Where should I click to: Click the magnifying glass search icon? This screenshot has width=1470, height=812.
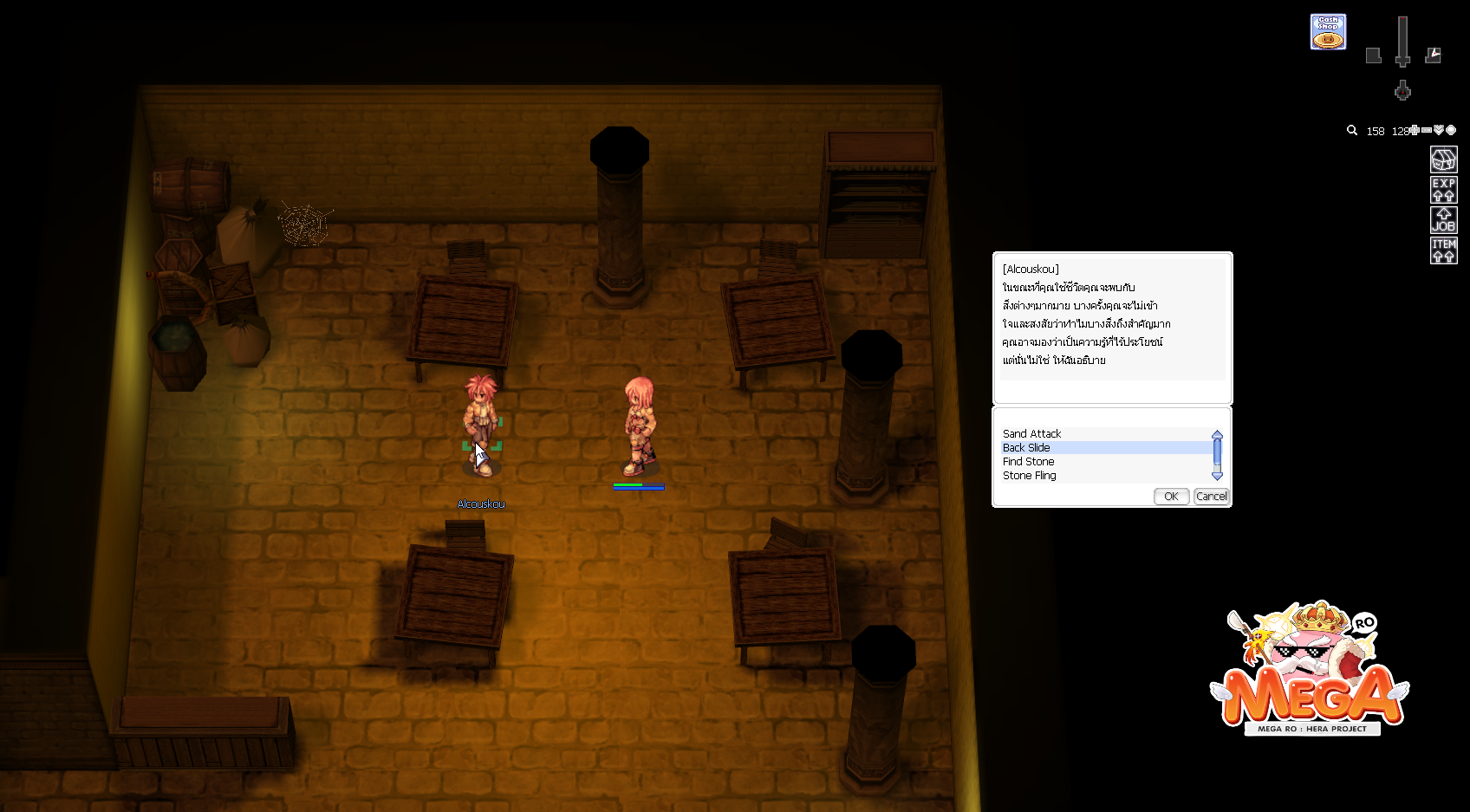(x=1352, y=130)
